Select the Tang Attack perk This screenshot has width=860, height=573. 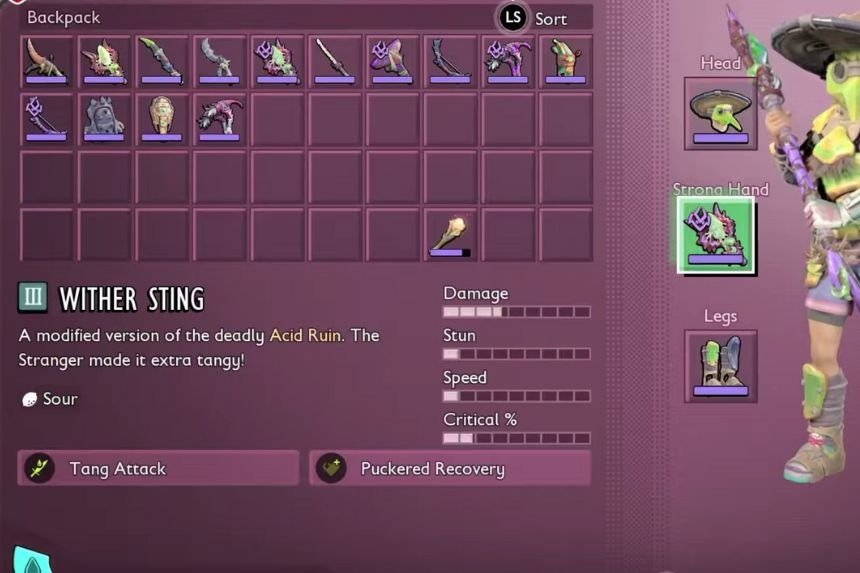pyautogui.click(x=158, y=468)
